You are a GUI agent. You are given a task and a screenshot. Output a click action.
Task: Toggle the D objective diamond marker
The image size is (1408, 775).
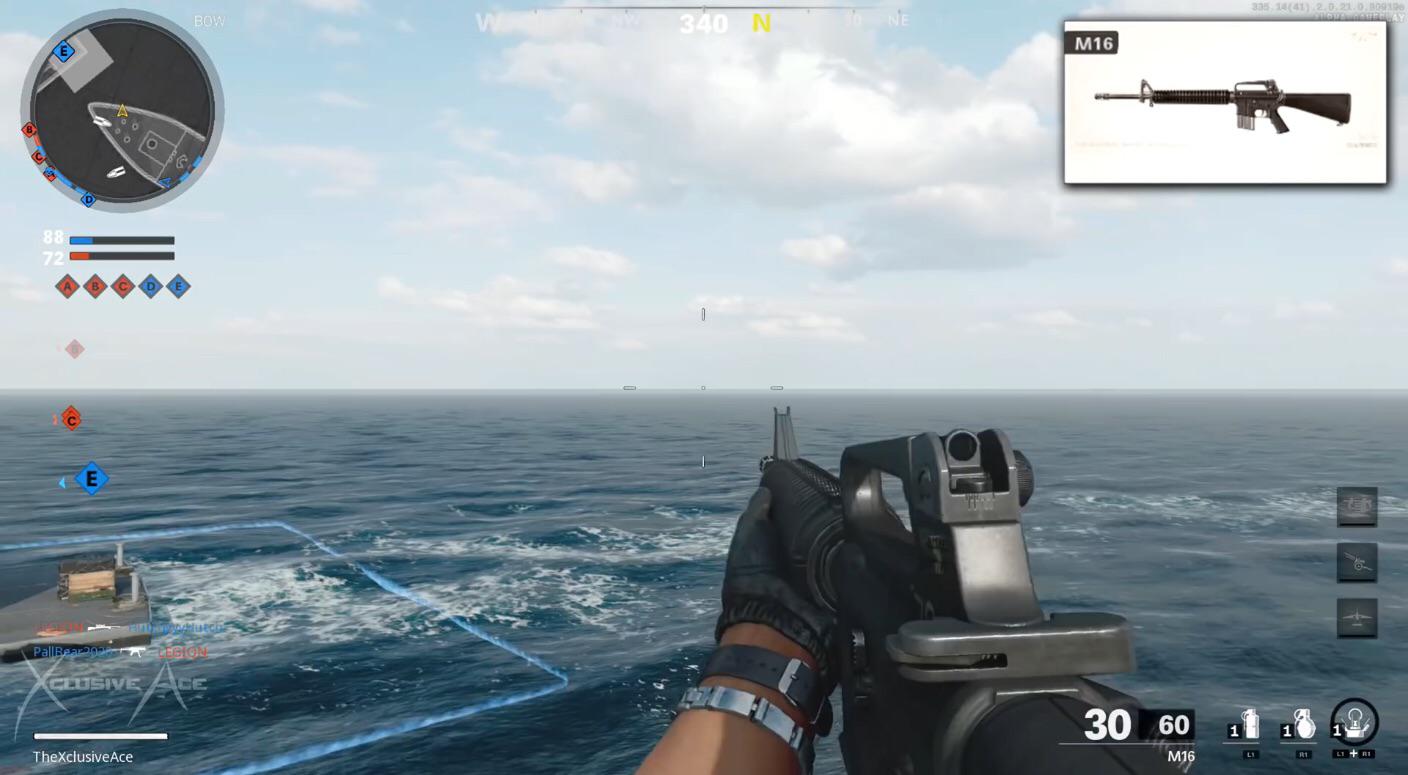pos(149,287)
